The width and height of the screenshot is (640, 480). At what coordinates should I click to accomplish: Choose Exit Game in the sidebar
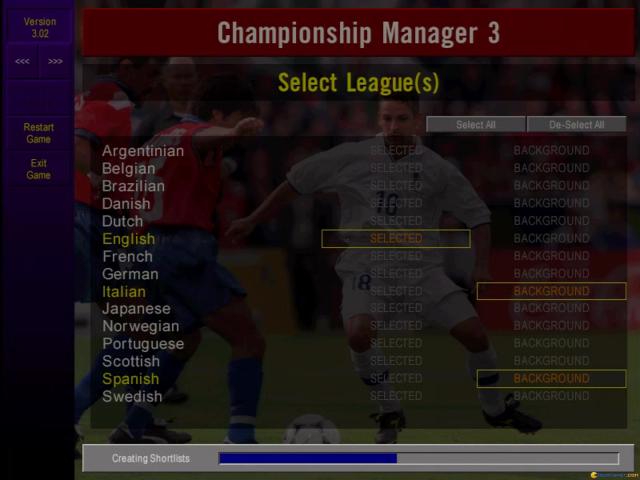(x=39, y=169)
